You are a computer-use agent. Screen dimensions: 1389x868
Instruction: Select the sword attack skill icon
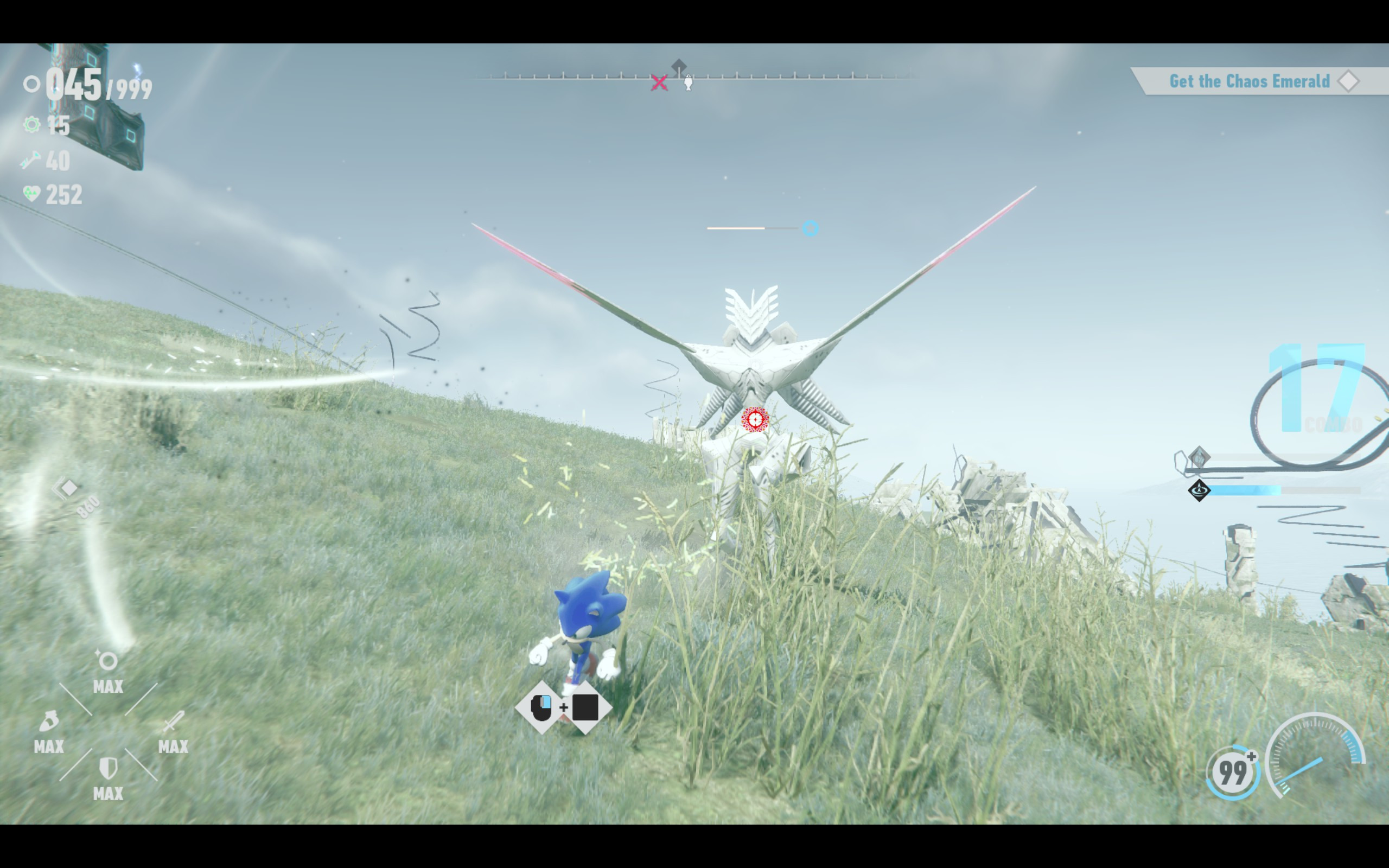[x=174, y=722]
